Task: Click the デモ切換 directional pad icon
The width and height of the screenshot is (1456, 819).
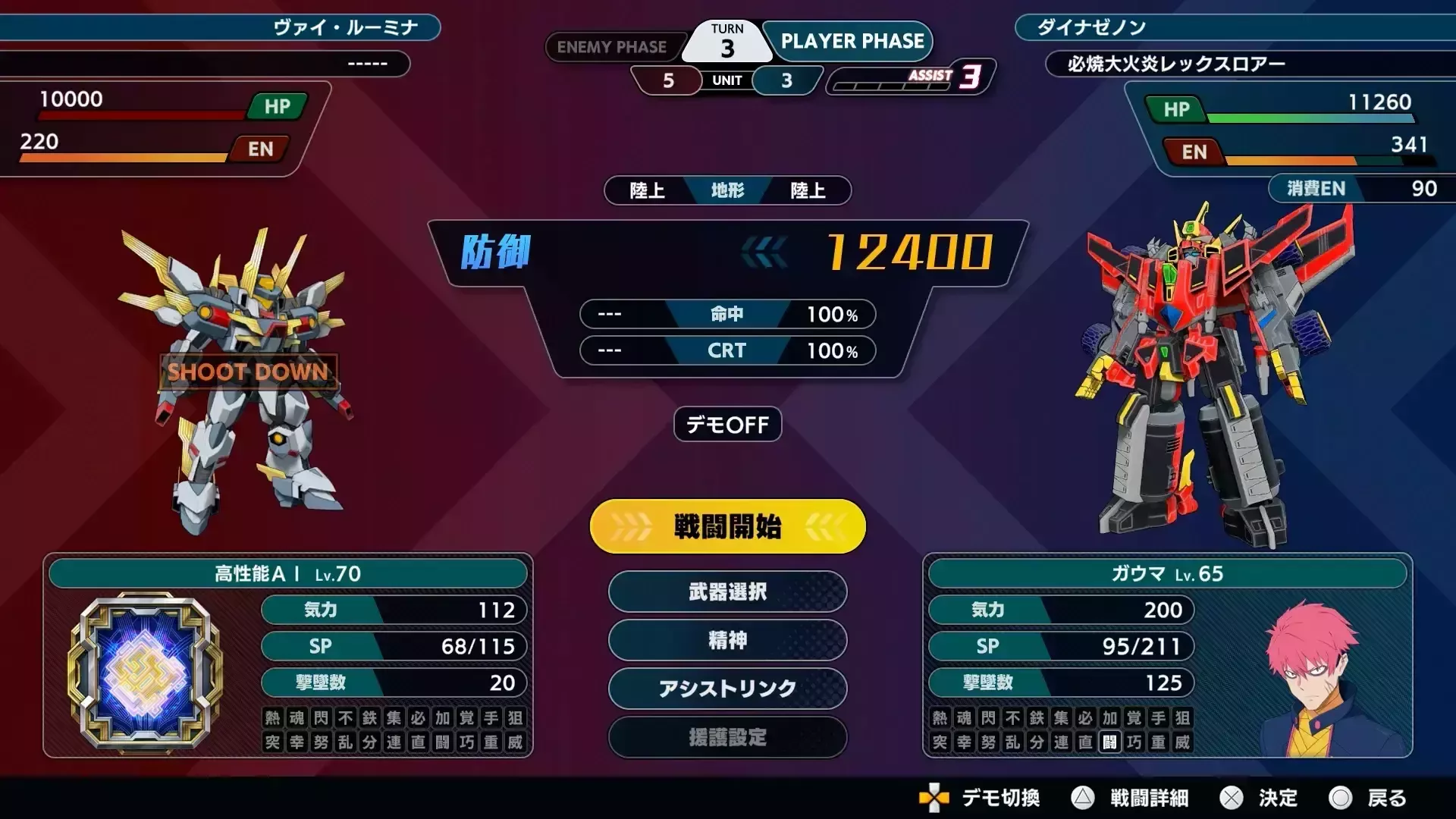Action: click(935, 799)
